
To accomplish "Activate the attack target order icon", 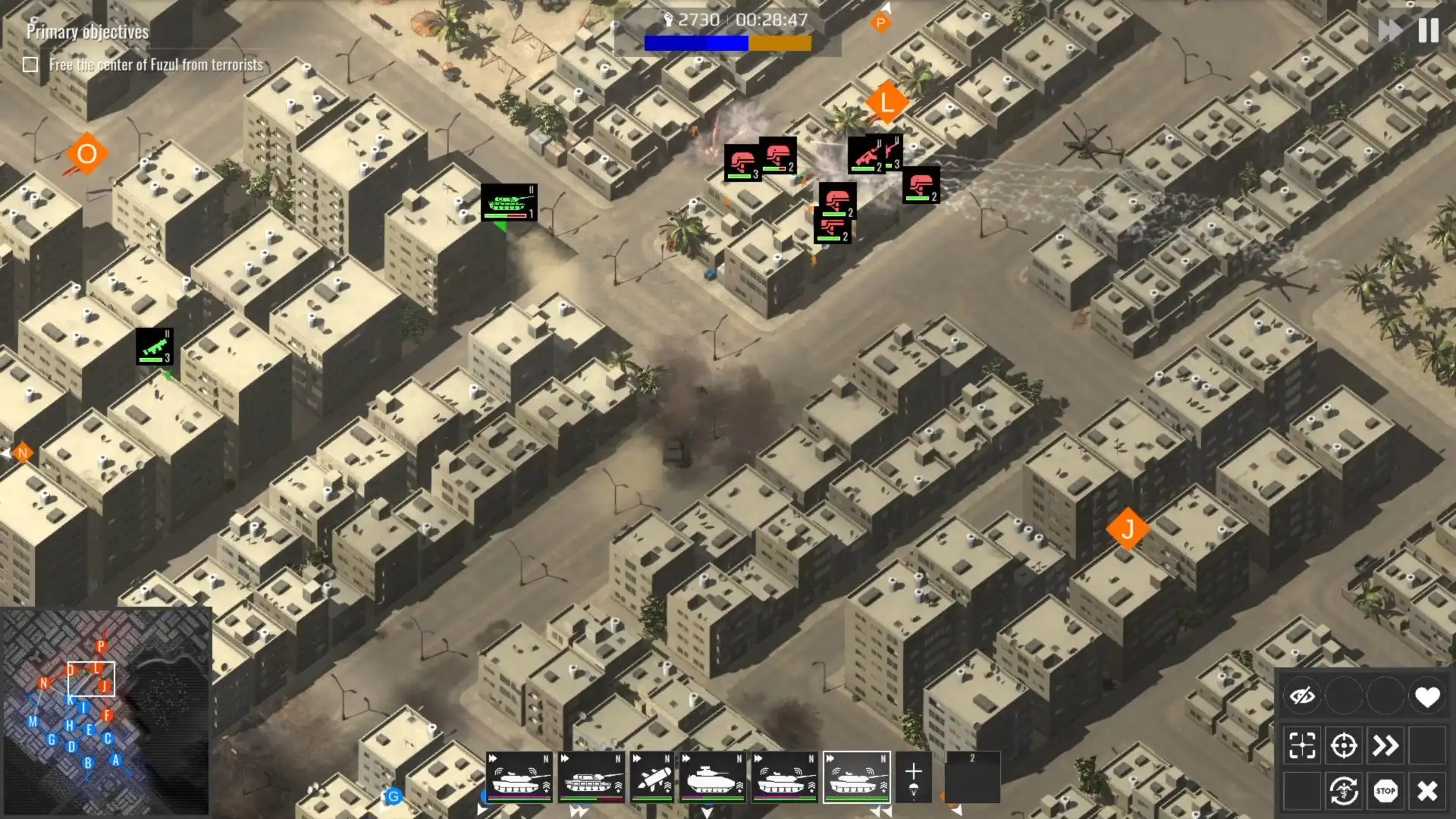I will [x=1344, y=745].
